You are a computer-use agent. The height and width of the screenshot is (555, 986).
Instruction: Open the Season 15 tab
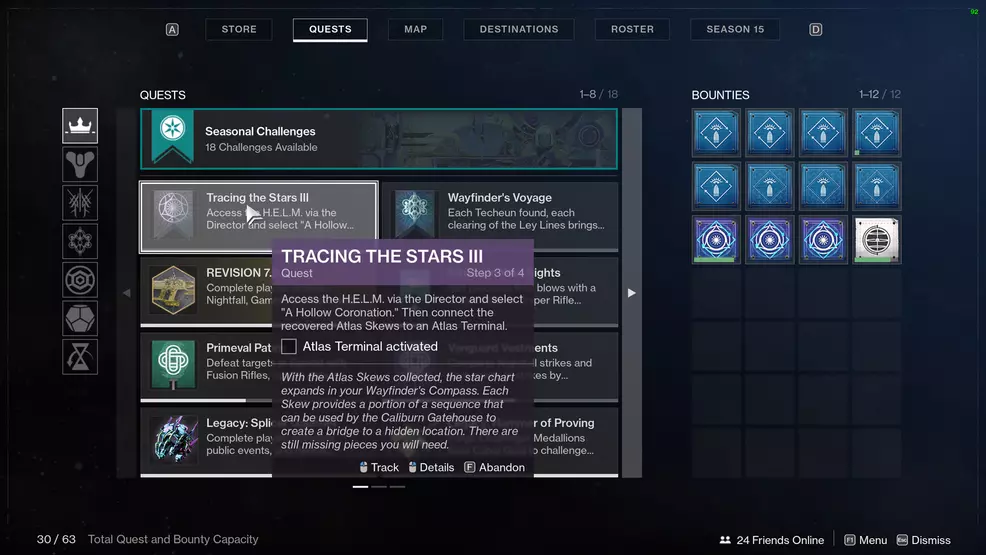click(x=735, y=29)
